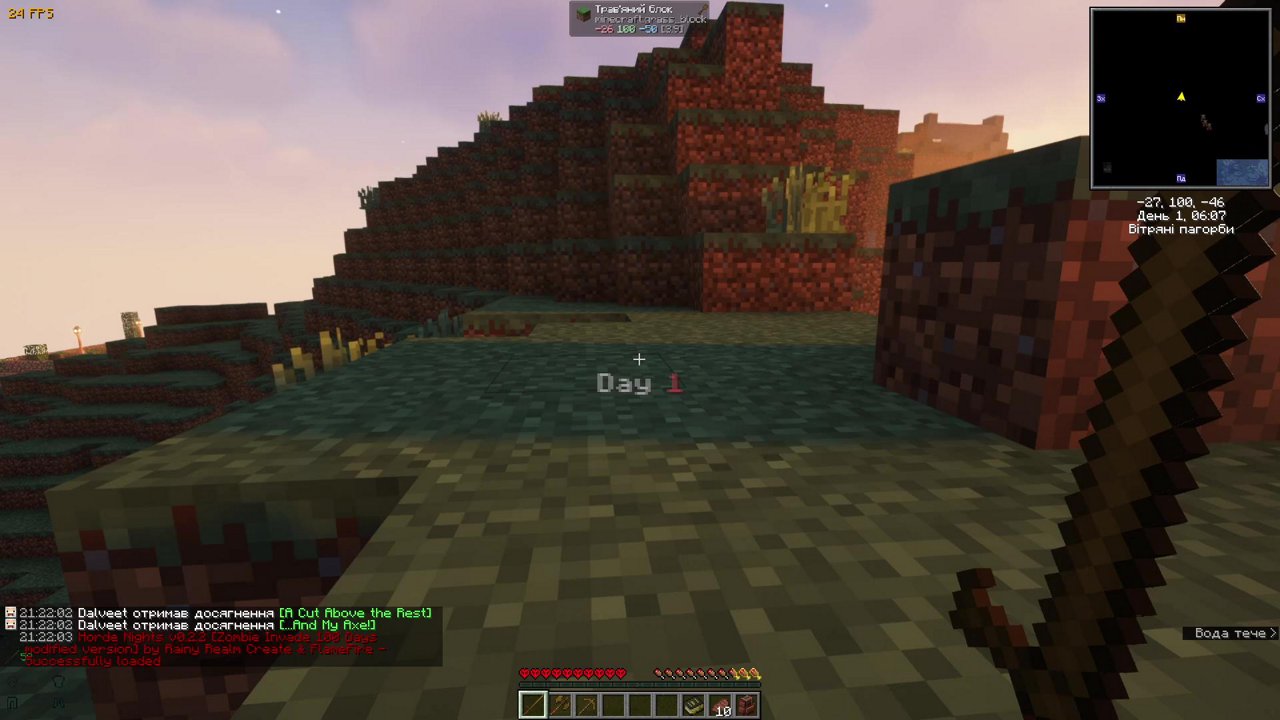Select the barrel in the last hotbar slot
Viewport: 1280px width, 720px height.
[x=748, y=704]
